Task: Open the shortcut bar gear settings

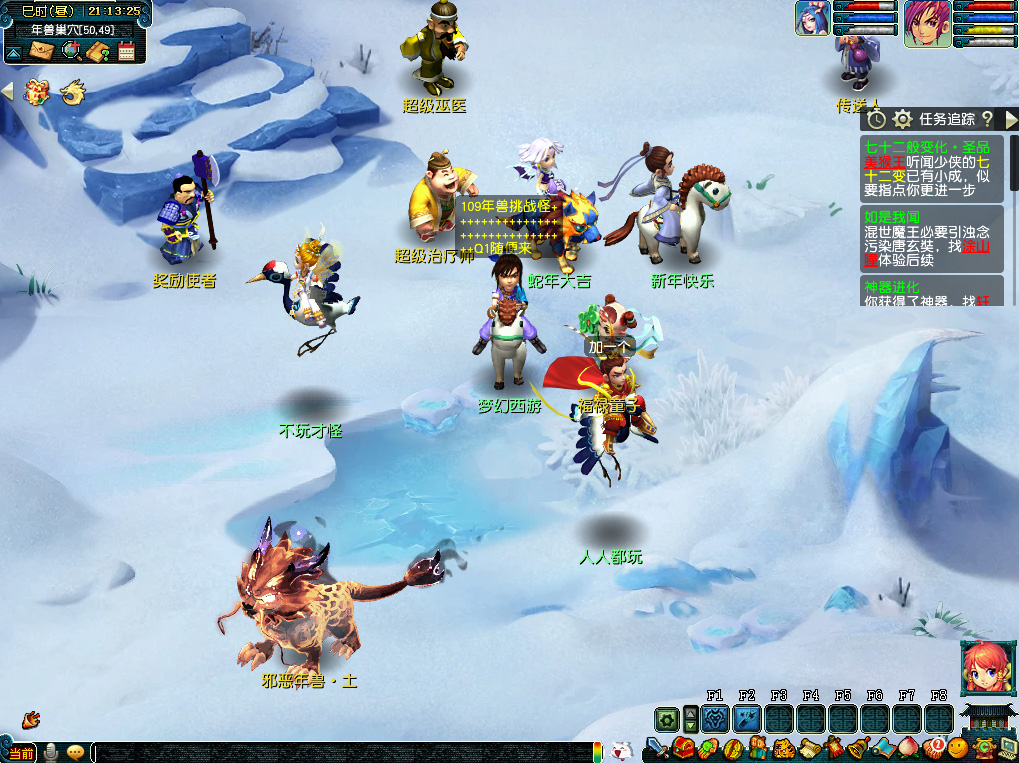Action: pyautogui.click(x=667, y=719)
